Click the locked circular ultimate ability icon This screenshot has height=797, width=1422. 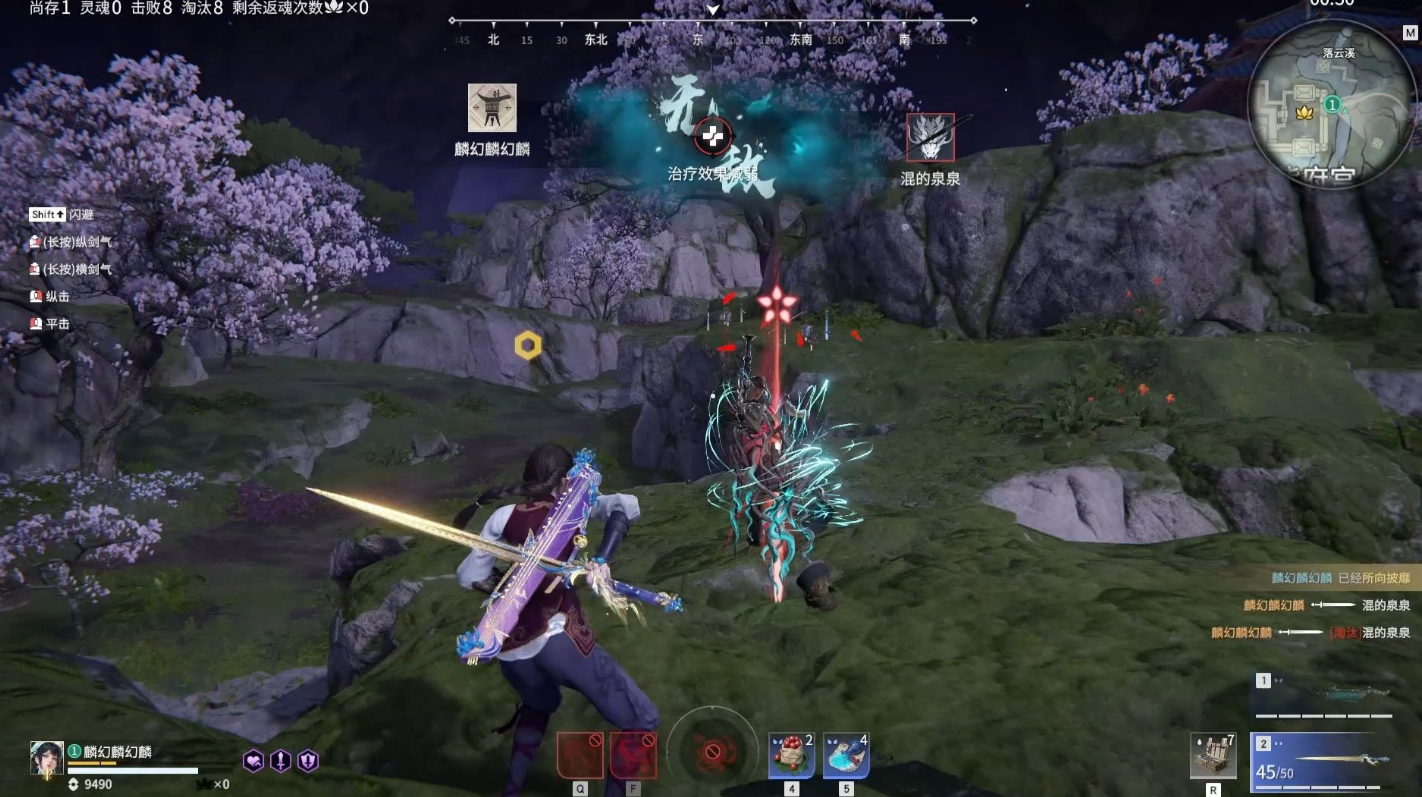click(x=713, y=750)
